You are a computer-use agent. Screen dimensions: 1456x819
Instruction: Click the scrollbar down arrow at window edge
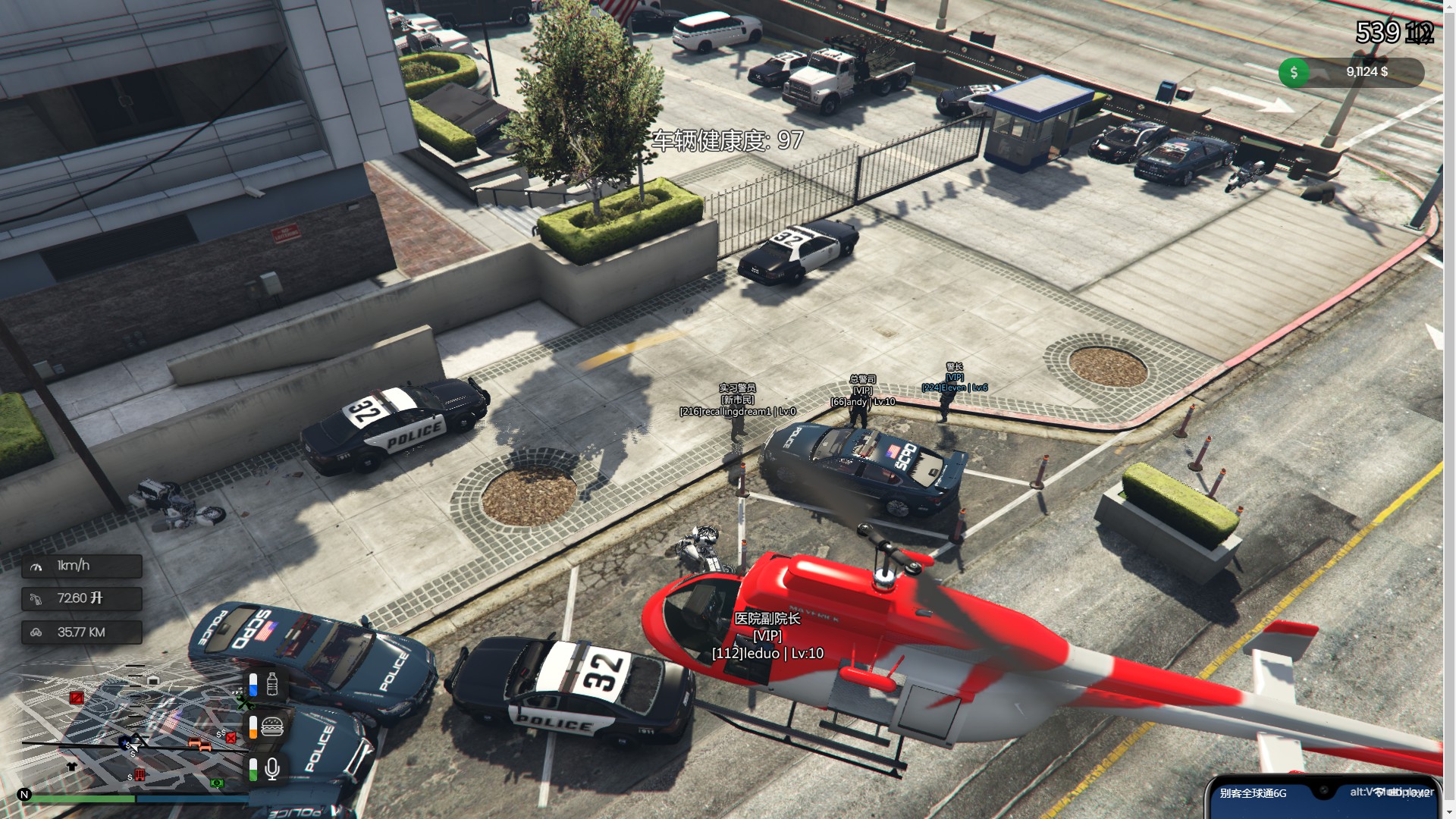click(1449, 812)
